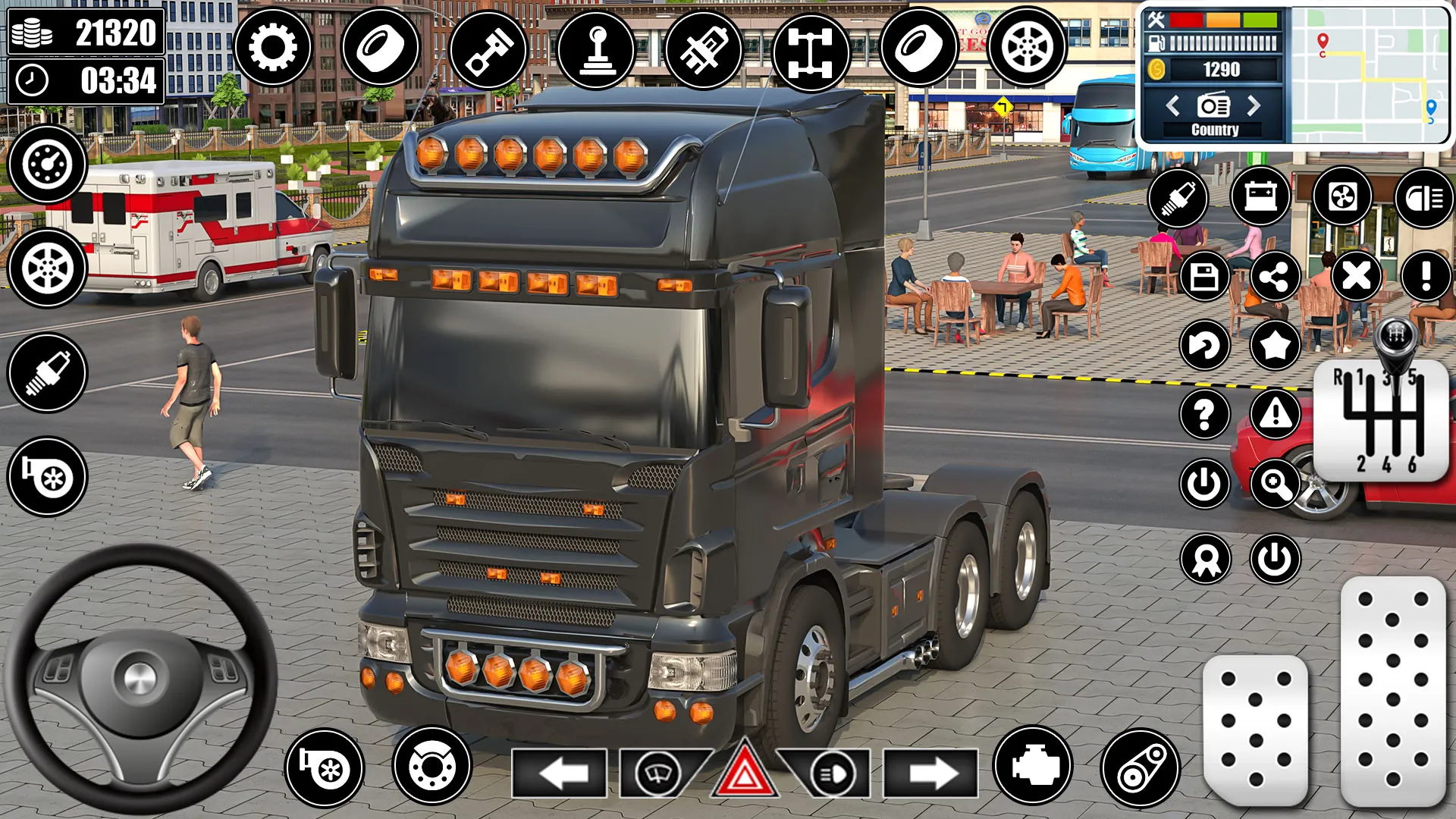Click the left arrow on the radio station
1456x819 pixels.
click(1173, 106)
